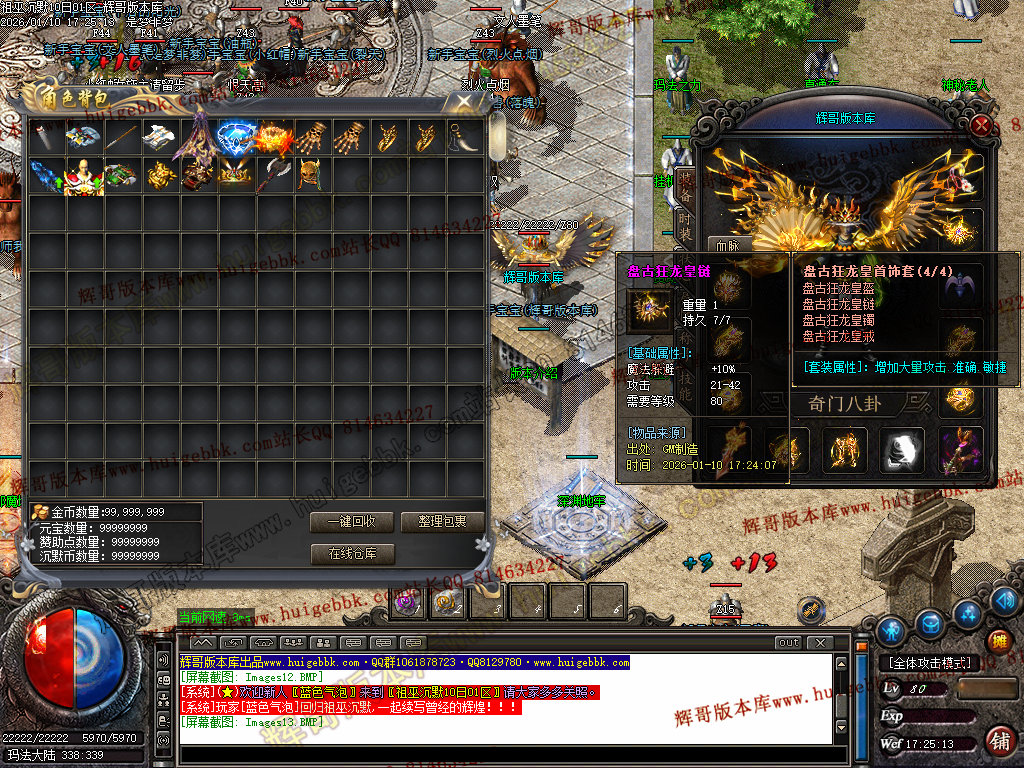Open the 血脉 bloodline button

(728, 245)
